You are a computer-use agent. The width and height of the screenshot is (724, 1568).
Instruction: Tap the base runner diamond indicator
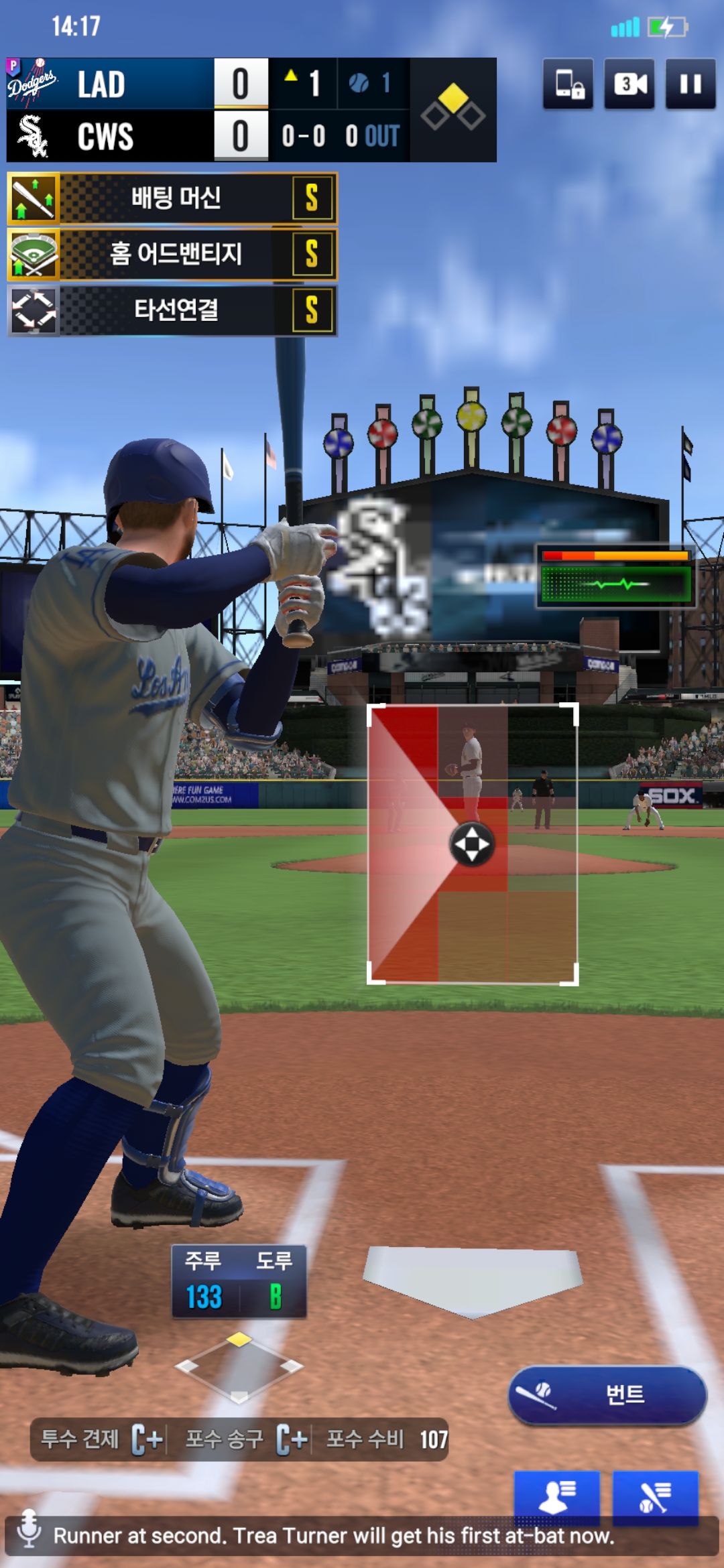pyautogui.click(x=239, y=1367)
